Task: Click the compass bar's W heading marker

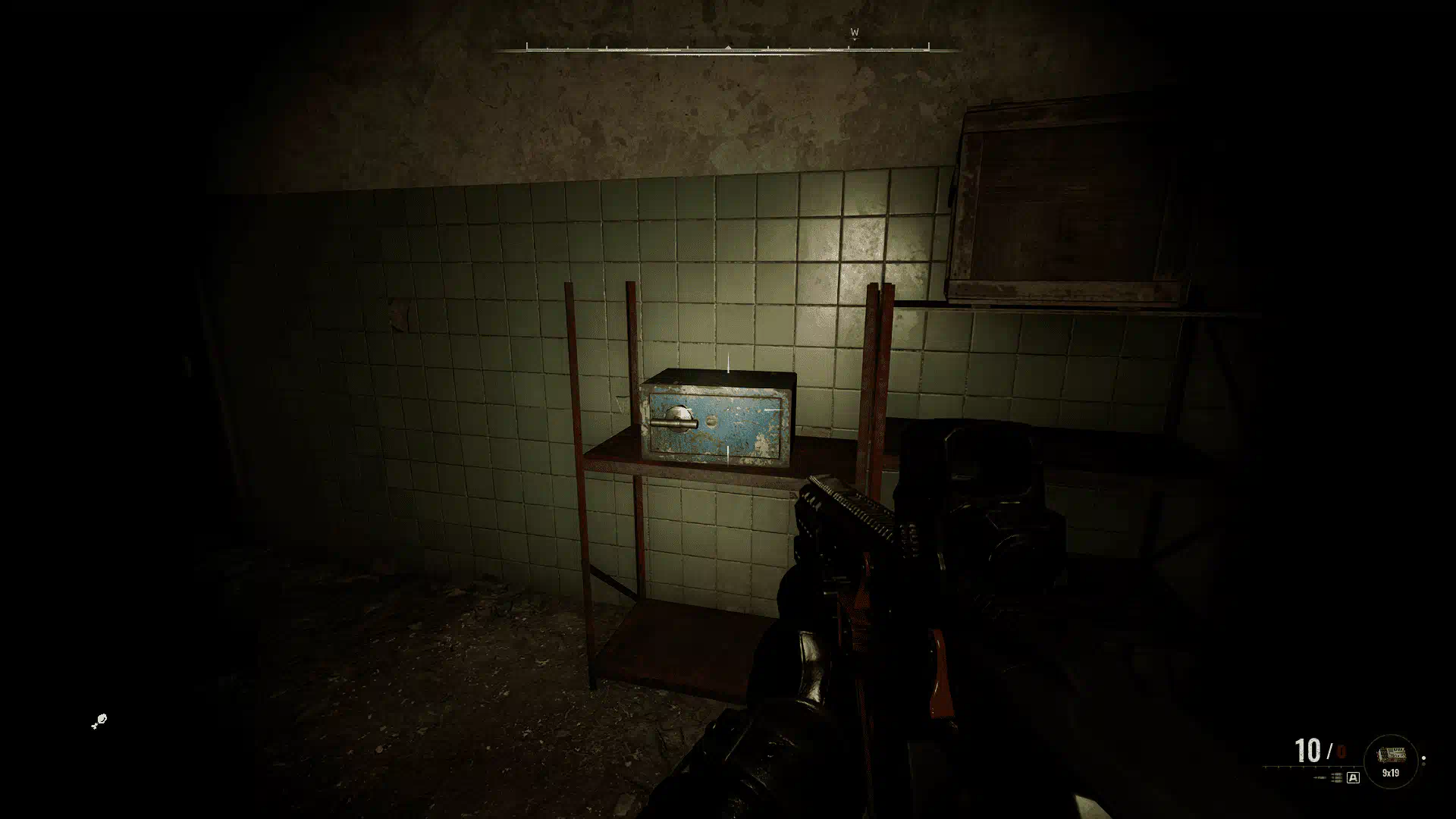Action: tap(854, 33)
